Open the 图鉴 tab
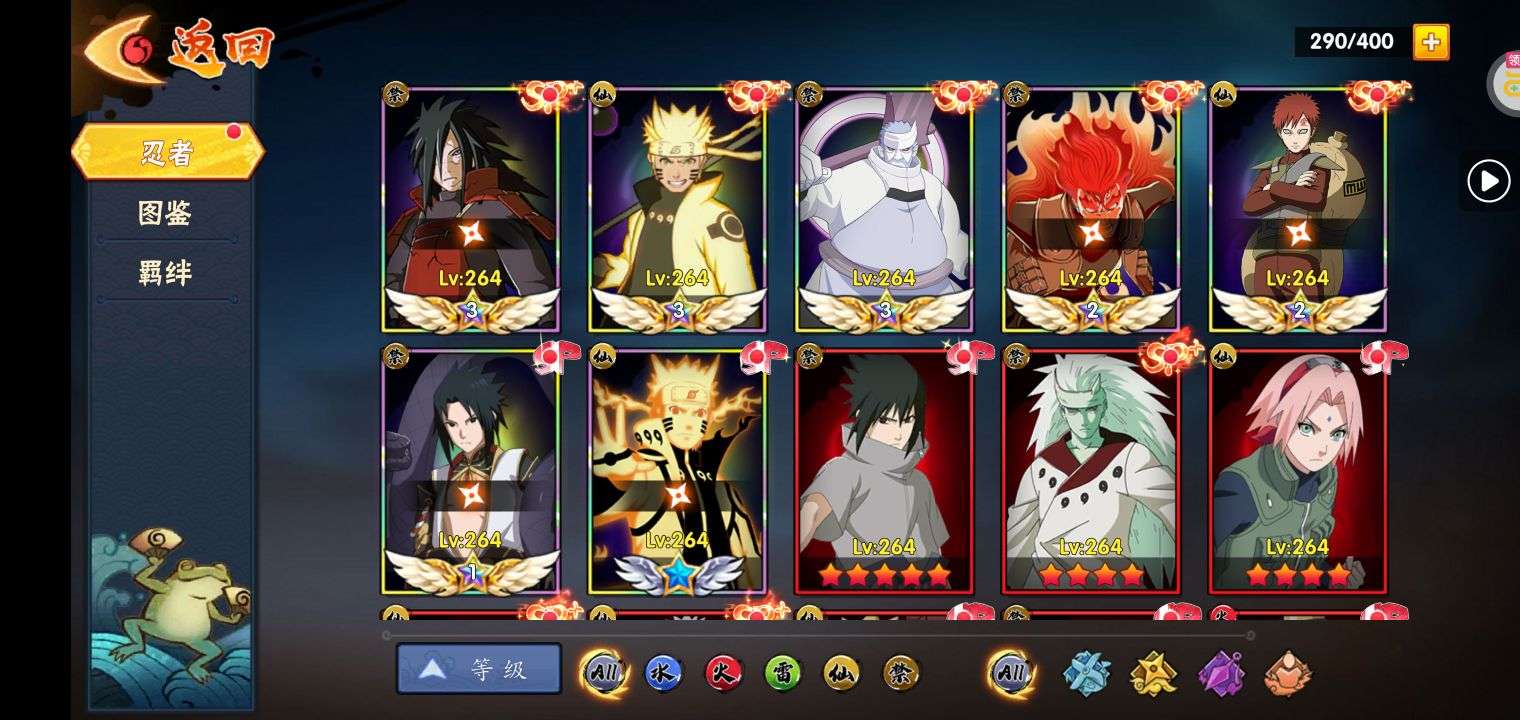 (x=165, y=213)
